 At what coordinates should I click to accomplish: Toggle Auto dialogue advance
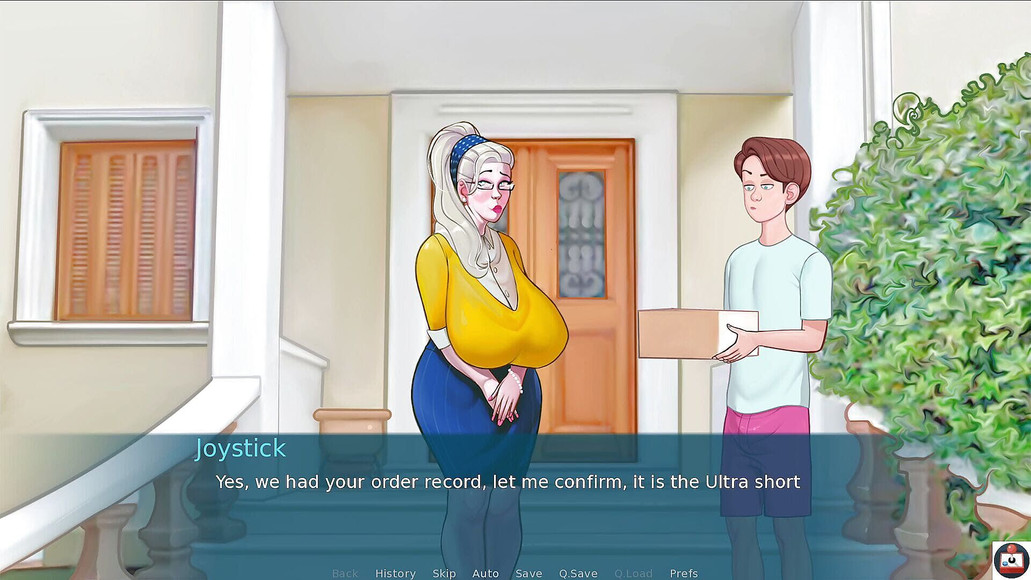point(485,573)
